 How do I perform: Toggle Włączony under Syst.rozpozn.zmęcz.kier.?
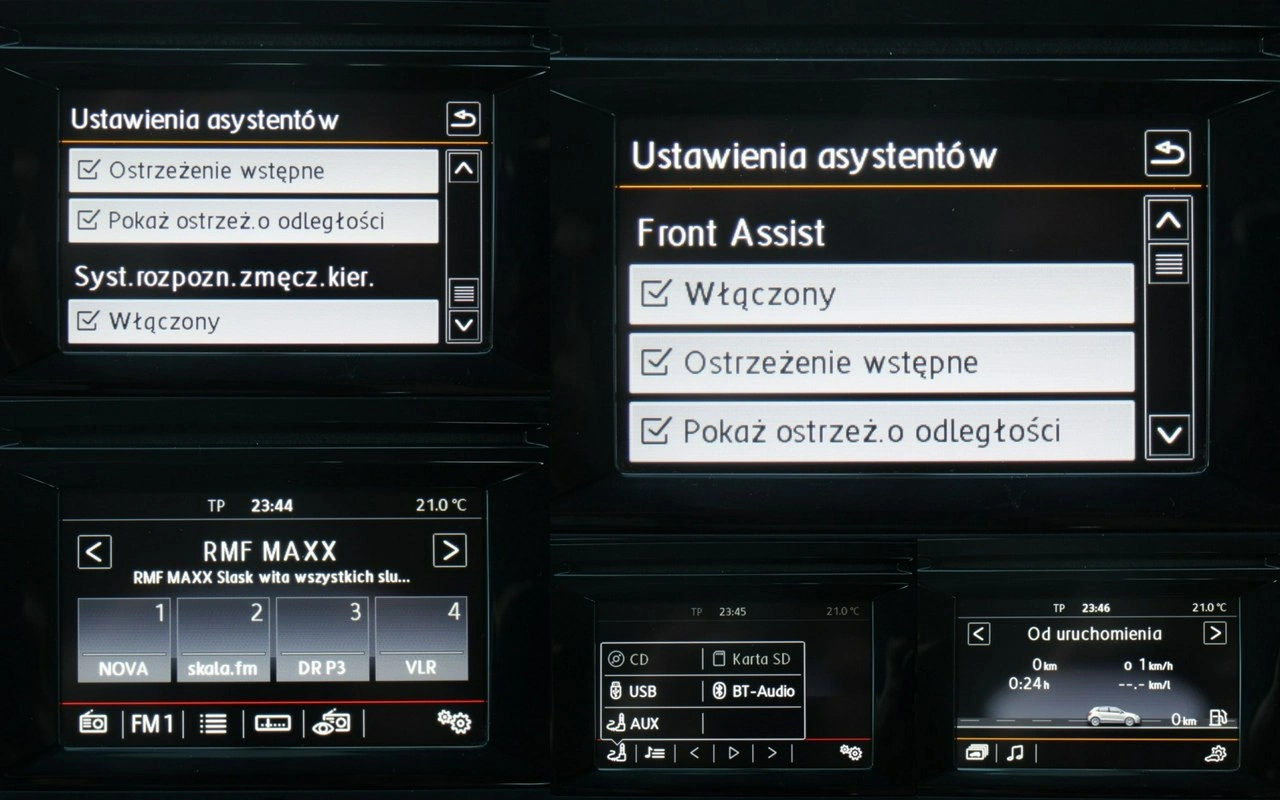pyautogui.click(x=253, y=321)
